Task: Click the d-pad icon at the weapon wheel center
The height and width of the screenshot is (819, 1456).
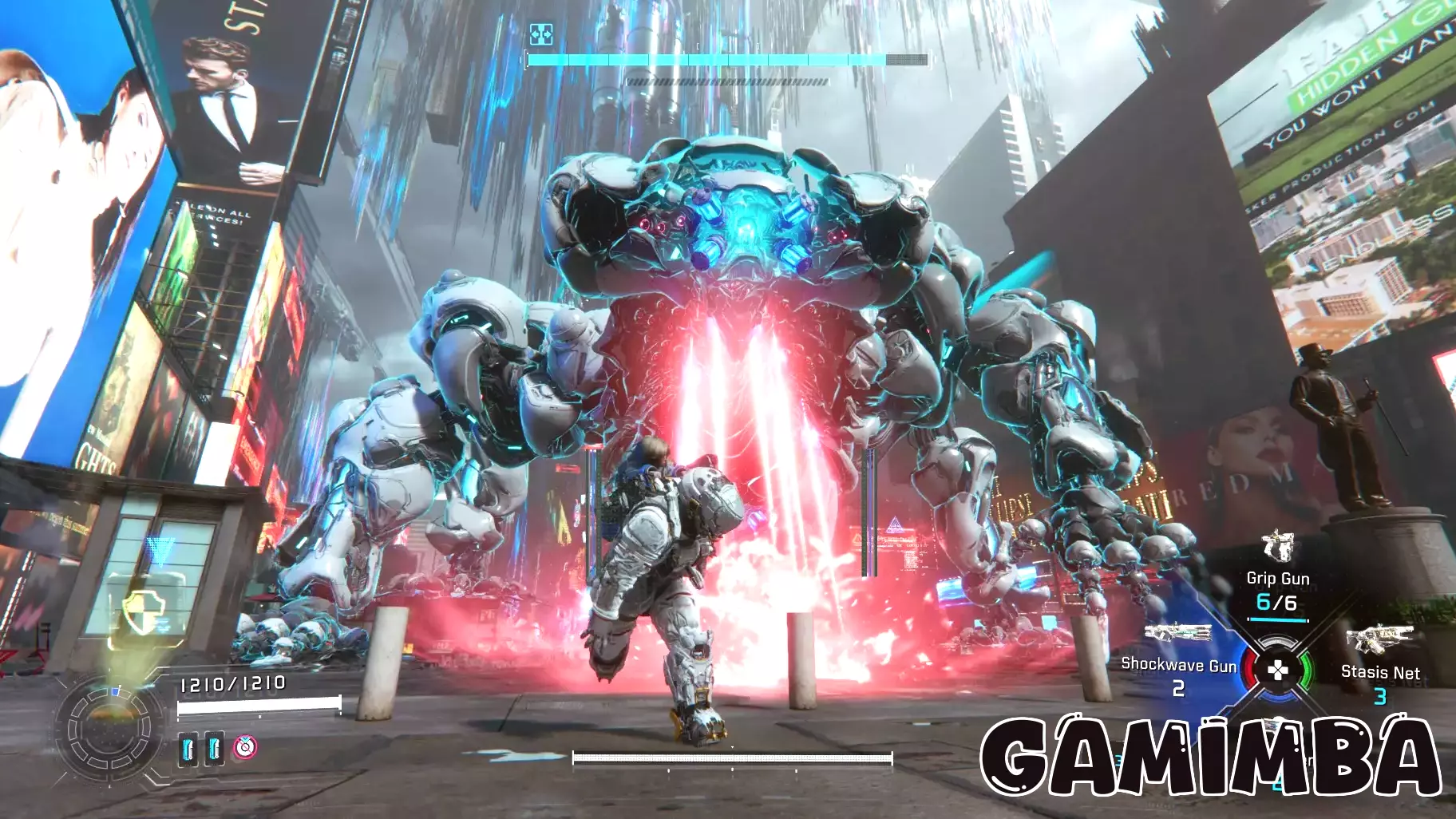Action: 1279,670
